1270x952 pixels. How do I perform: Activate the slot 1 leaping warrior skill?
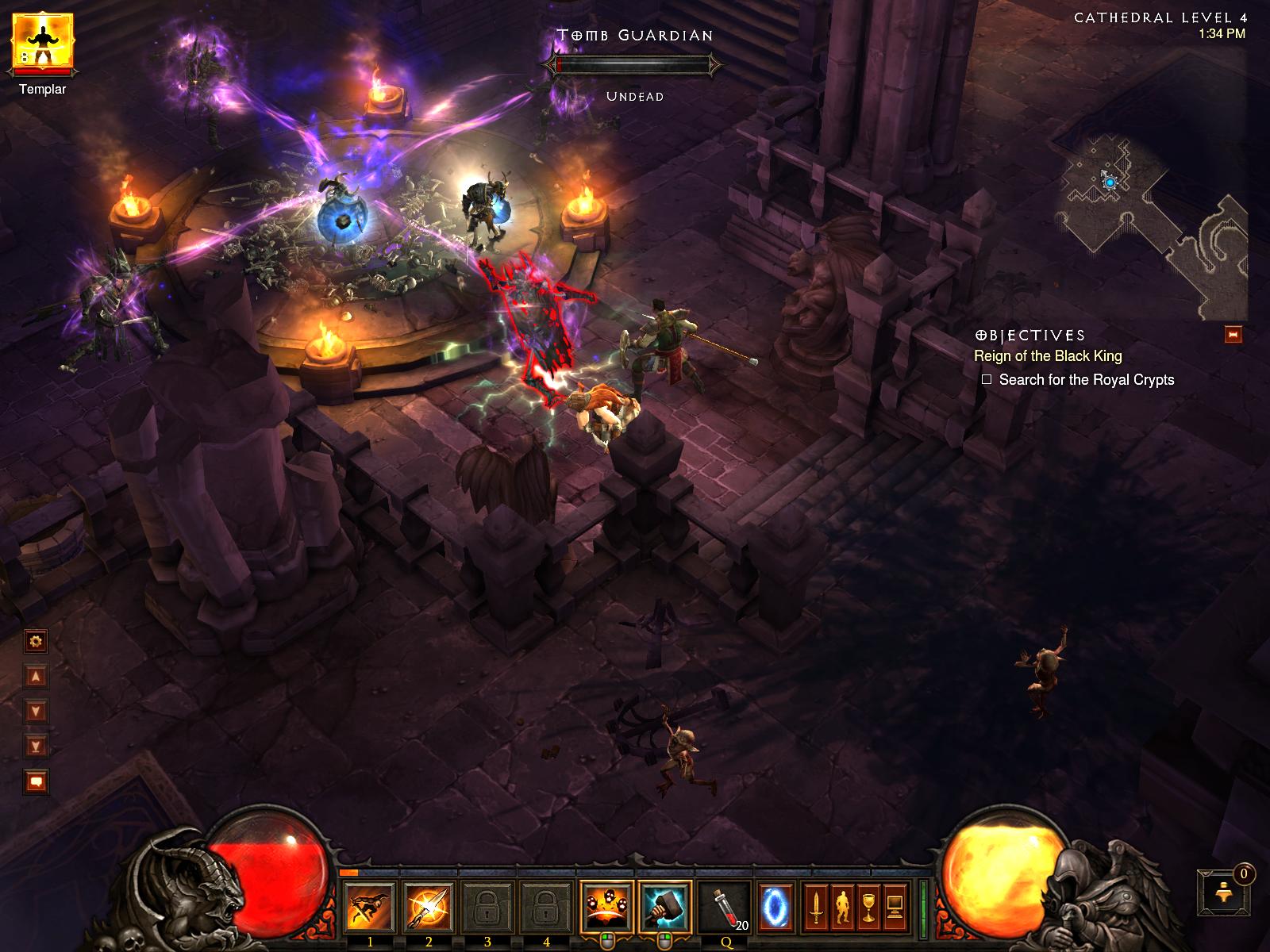[370, 908]
